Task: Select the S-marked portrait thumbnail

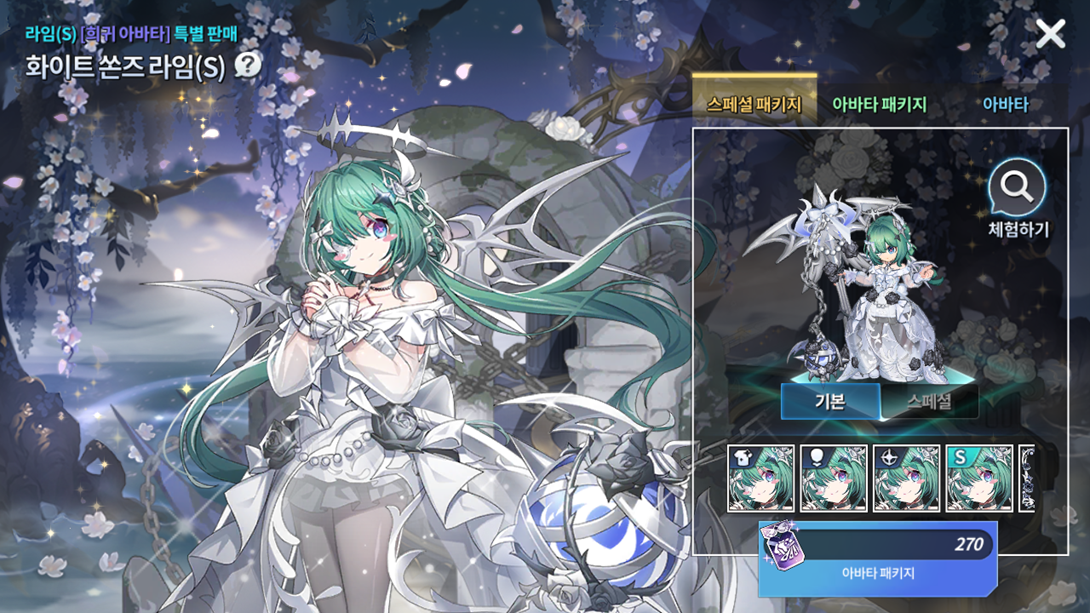Action: (980, 479)
